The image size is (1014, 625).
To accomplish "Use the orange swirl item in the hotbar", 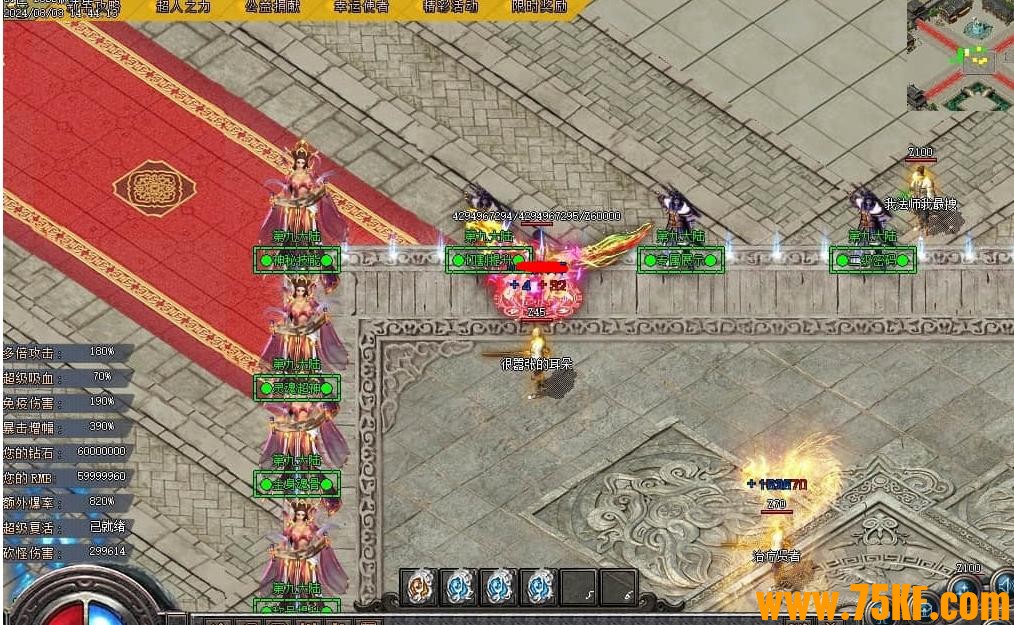I will [x=419, y=587].
